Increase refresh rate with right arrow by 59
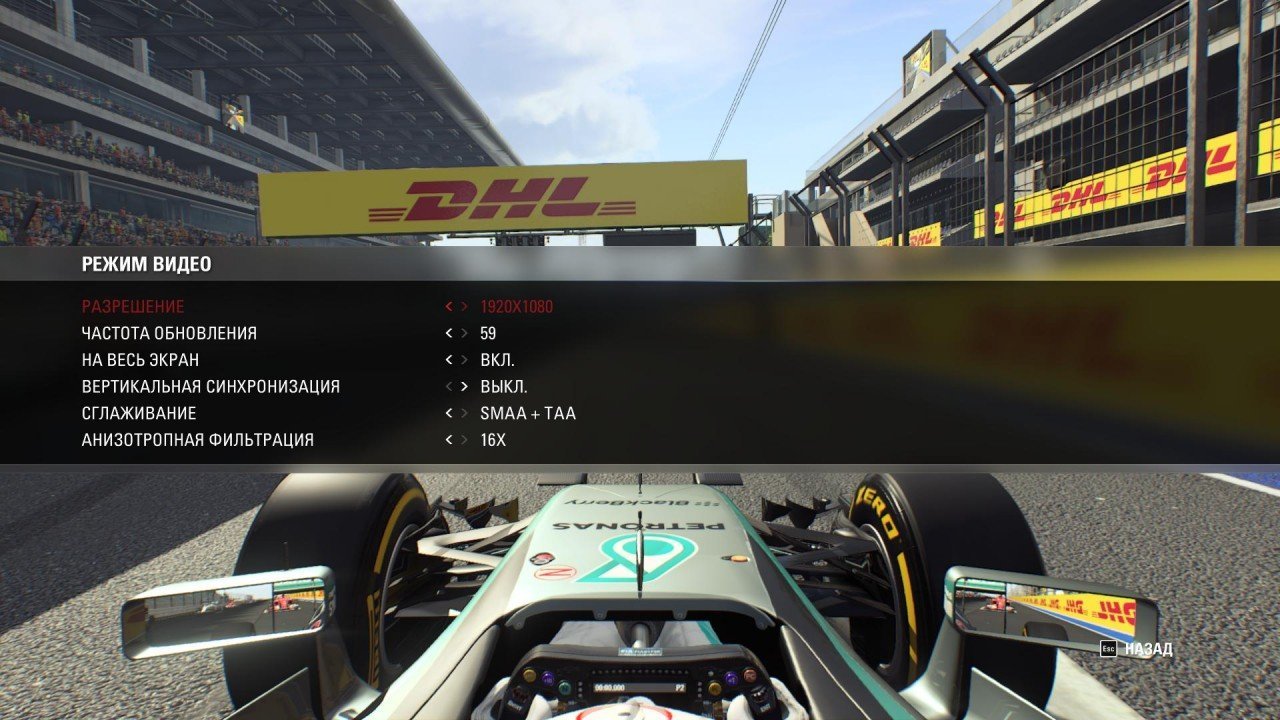This screenshot has height=720, width=1280. (x=464, y=333)
